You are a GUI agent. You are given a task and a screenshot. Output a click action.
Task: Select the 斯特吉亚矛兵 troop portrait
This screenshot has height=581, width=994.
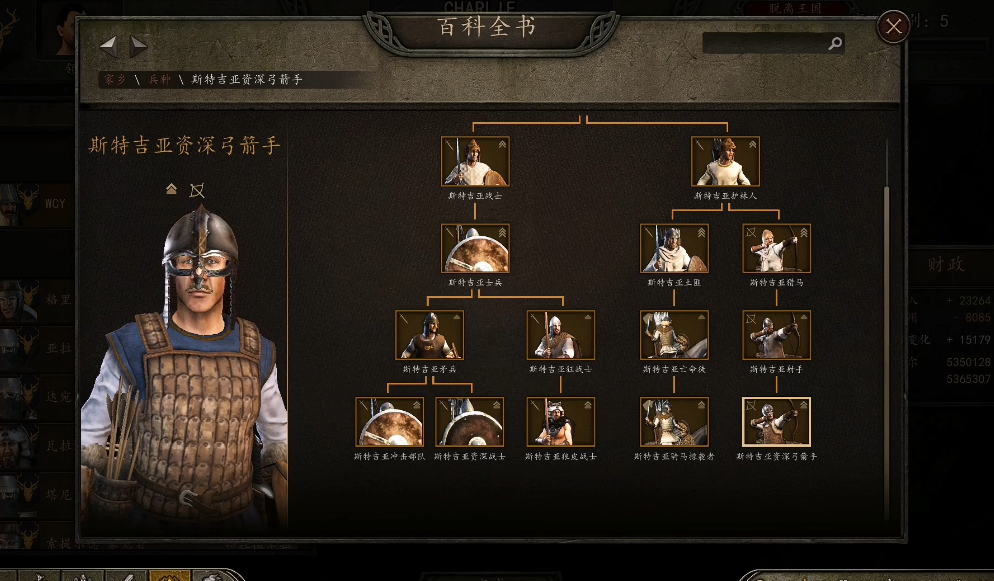[x=429, y=335]
